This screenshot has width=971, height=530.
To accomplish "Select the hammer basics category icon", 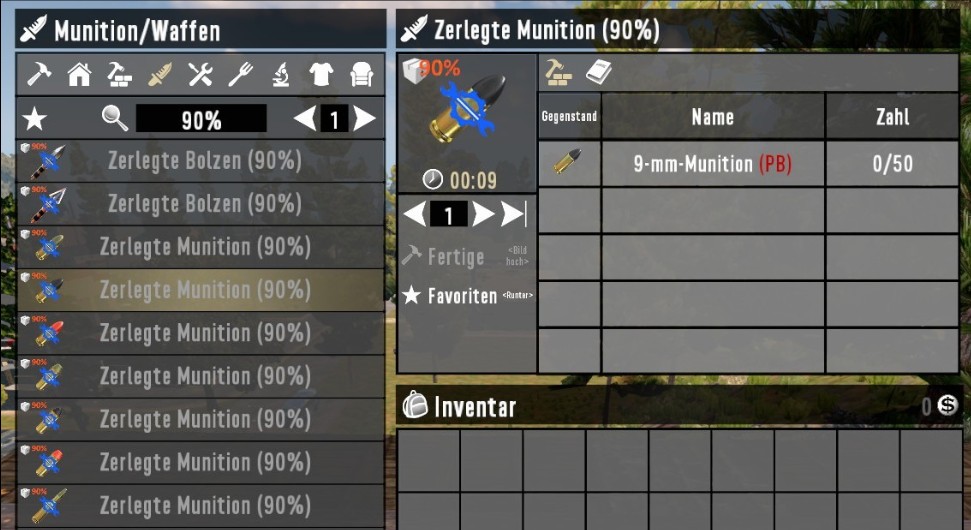I will [39, 74].
